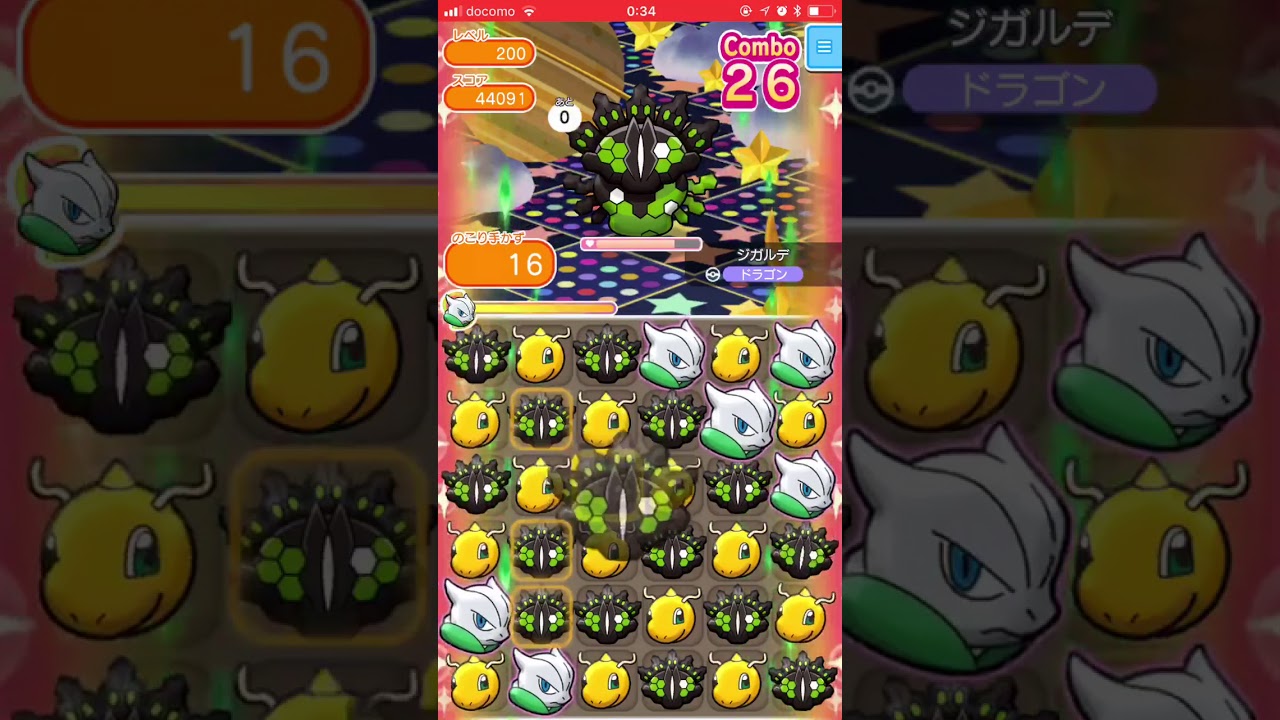This screenshot has height=720, width=1280.
Task: Tap the yellow mega evolution gauge
Action: coord(545,308)
